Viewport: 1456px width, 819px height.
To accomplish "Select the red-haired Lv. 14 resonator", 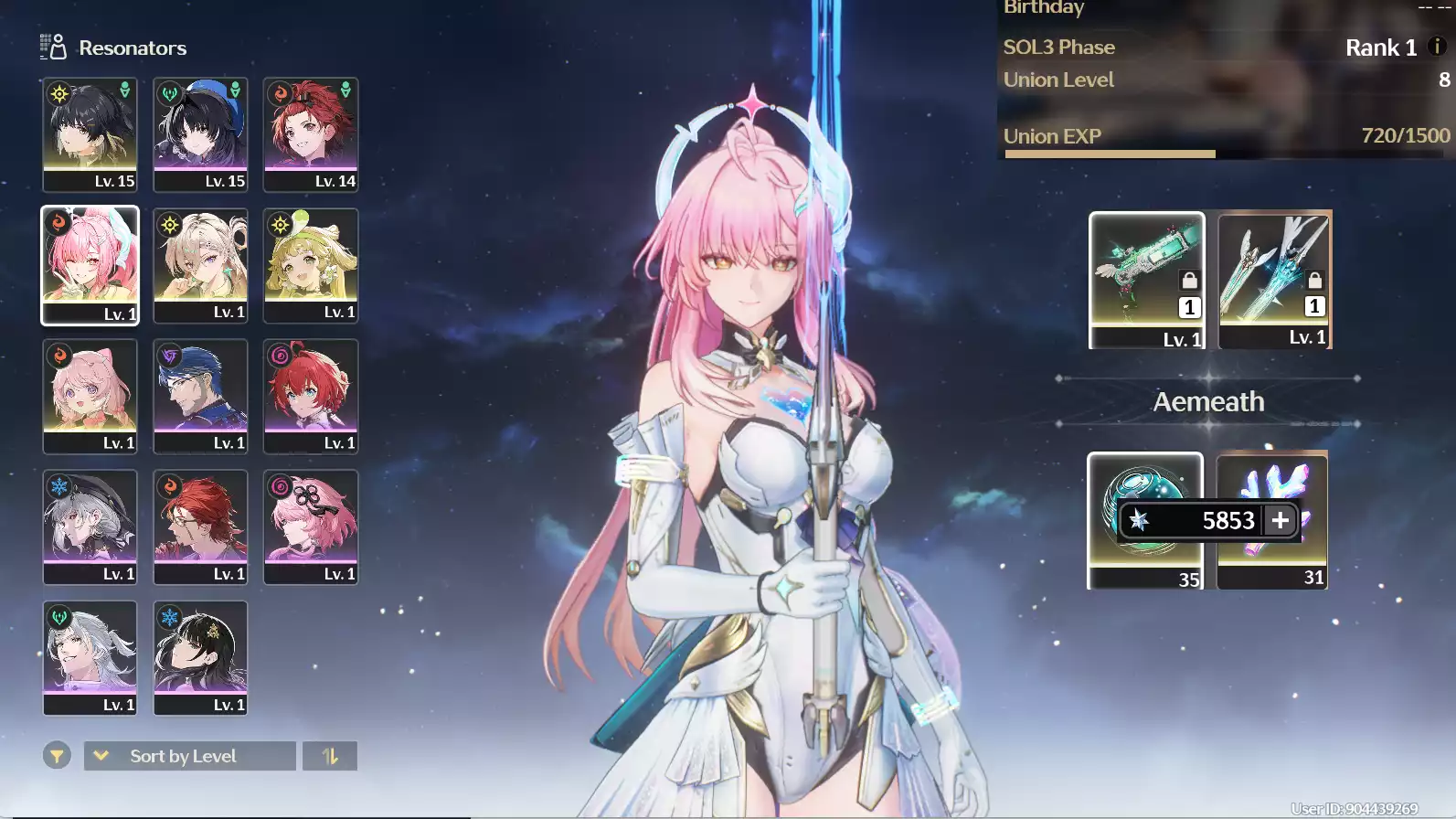I will 311,134.
